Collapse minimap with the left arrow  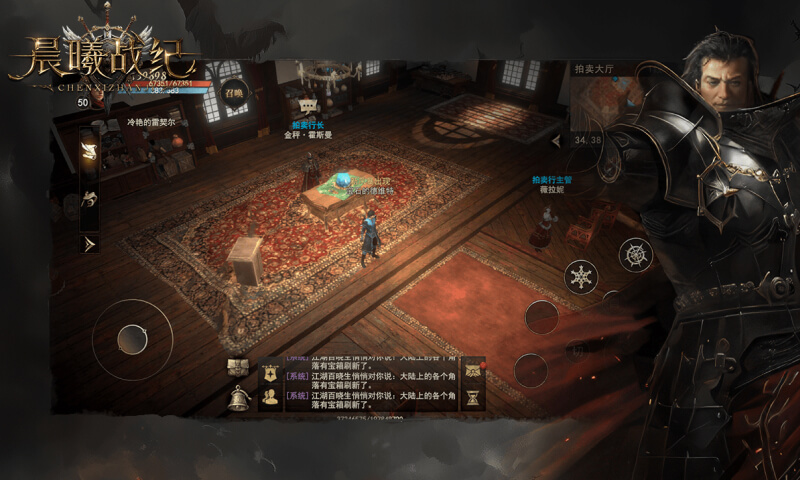[558, 136]
